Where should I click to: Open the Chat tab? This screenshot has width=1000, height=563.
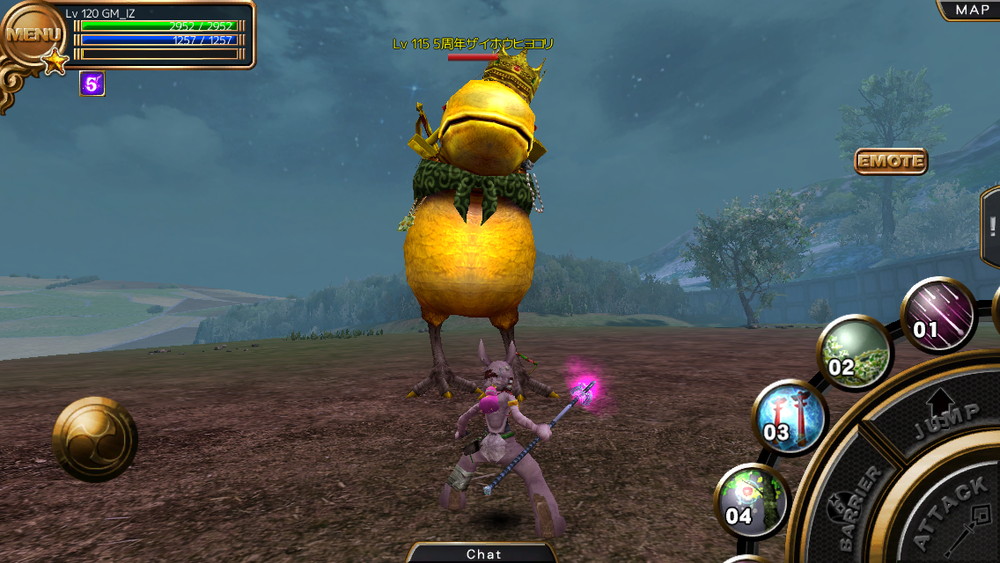coord(484,553)
